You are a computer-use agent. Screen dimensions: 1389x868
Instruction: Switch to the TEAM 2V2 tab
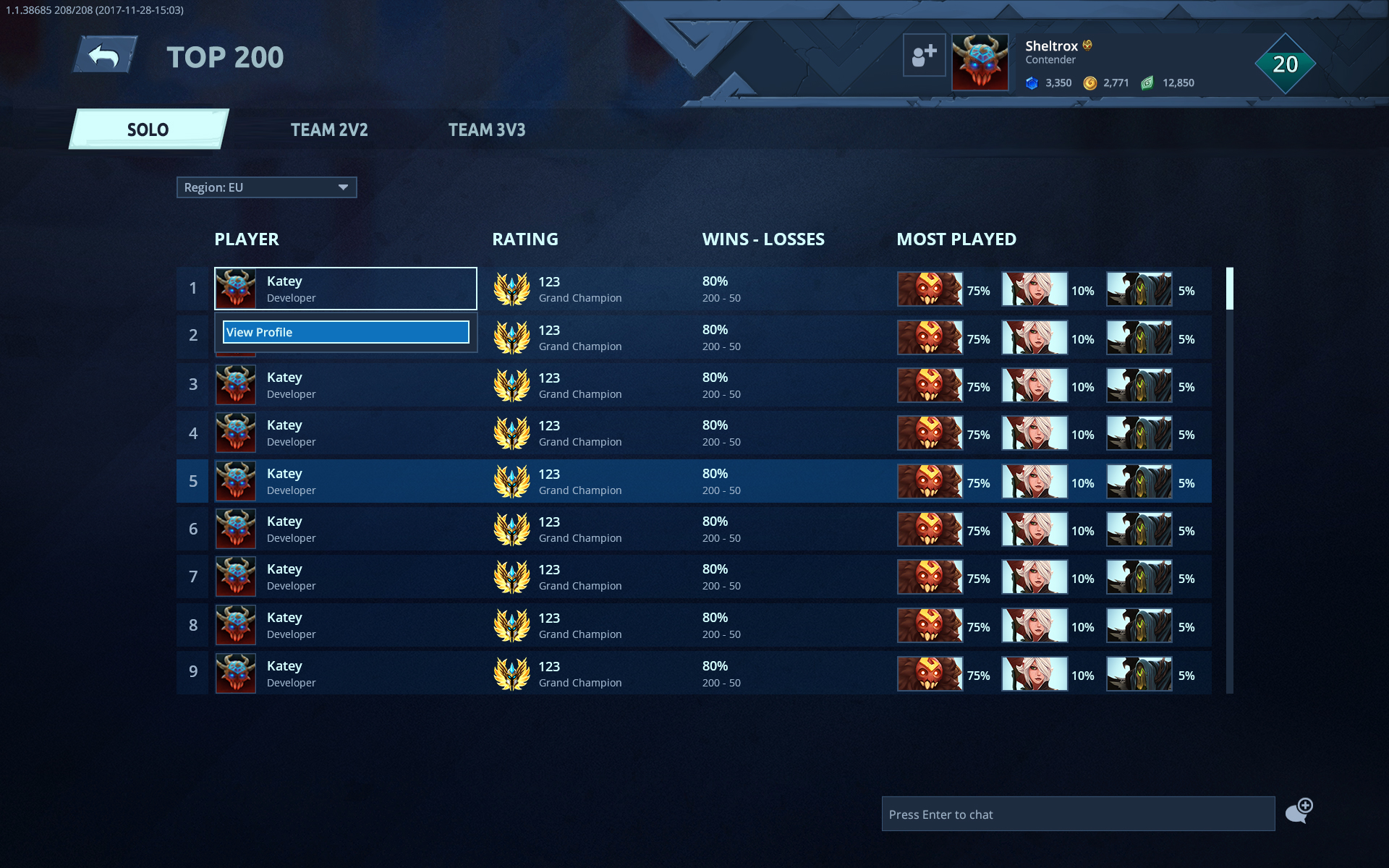pyautogui.click(x=329, y=130)
